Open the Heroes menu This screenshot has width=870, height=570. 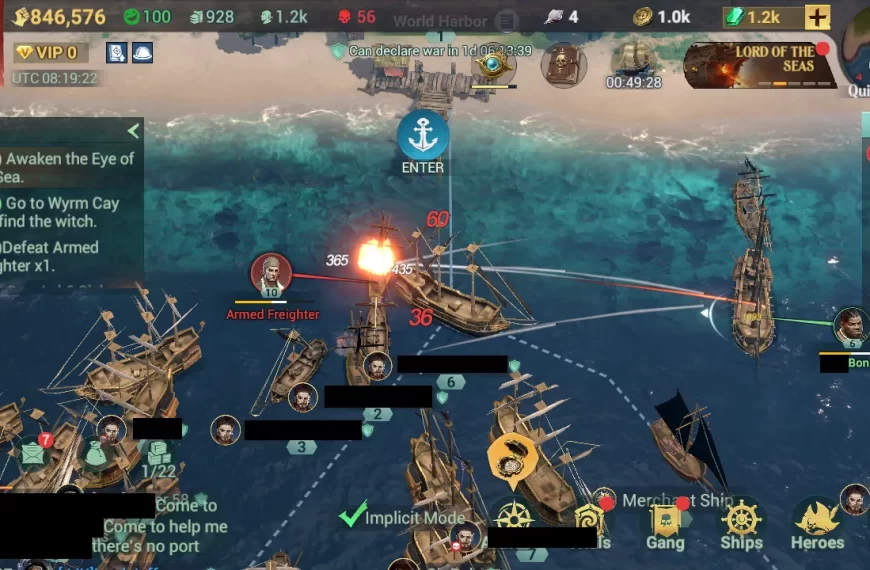click(817, 523)
